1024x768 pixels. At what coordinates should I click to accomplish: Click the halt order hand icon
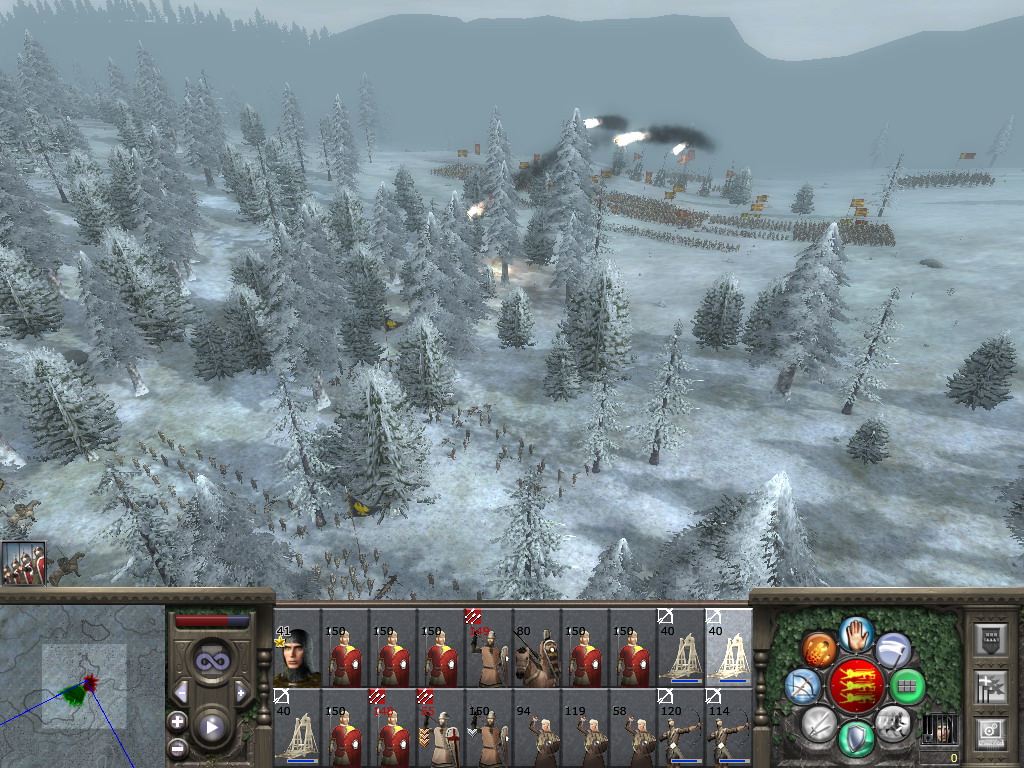pyautogui.click(x=855, y=633)
